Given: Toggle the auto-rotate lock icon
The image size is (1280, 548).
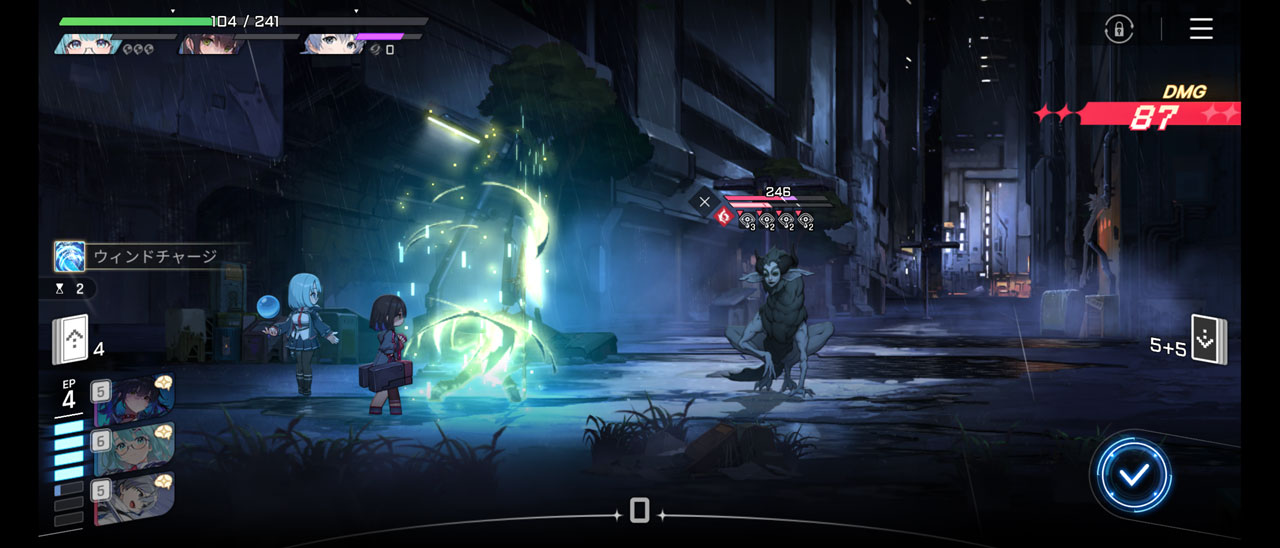Looking at the screenshot, I should pyautogui.click(x=1119, y=29).
